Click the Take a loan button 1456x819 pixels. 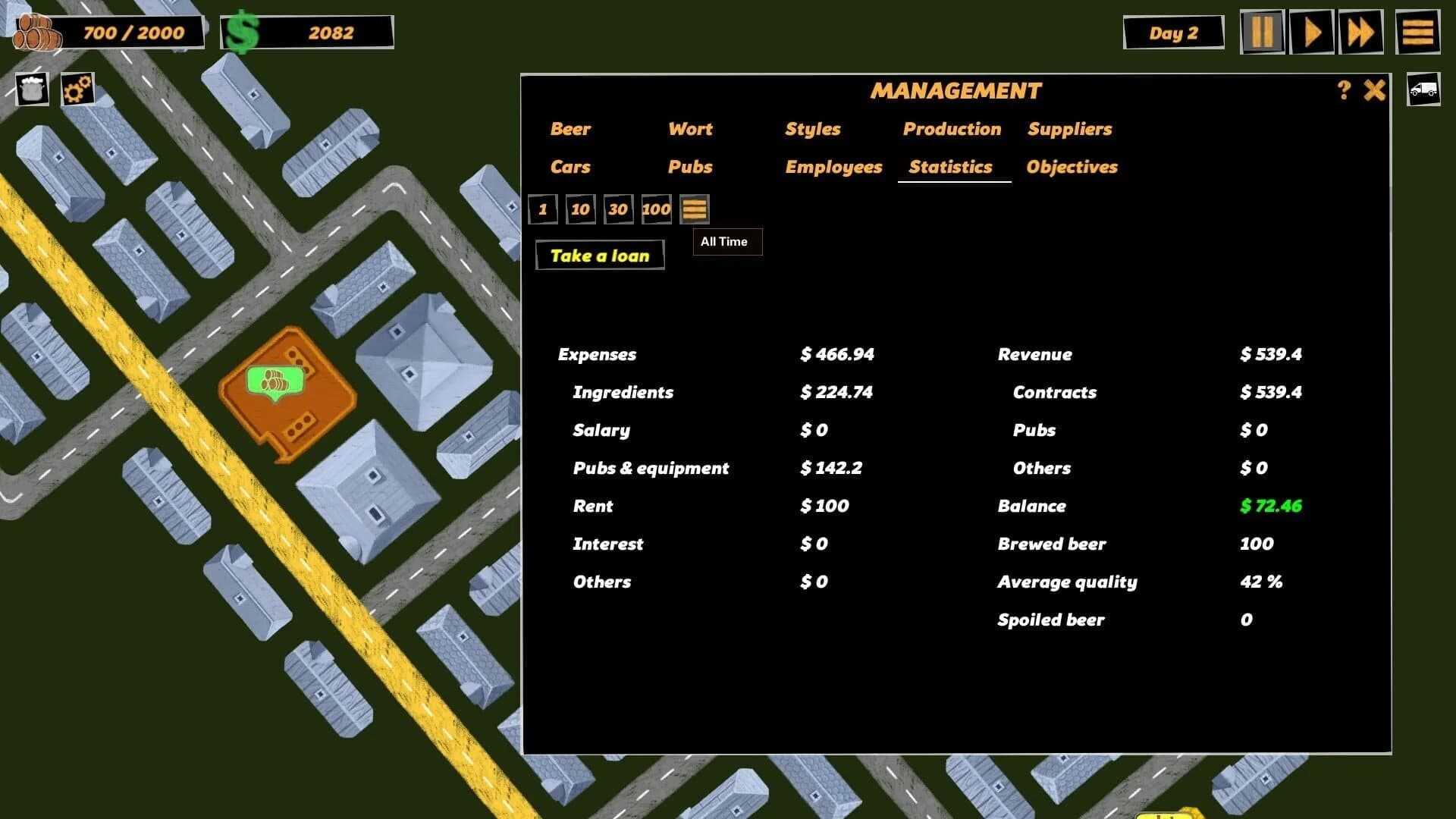point(600,256)
